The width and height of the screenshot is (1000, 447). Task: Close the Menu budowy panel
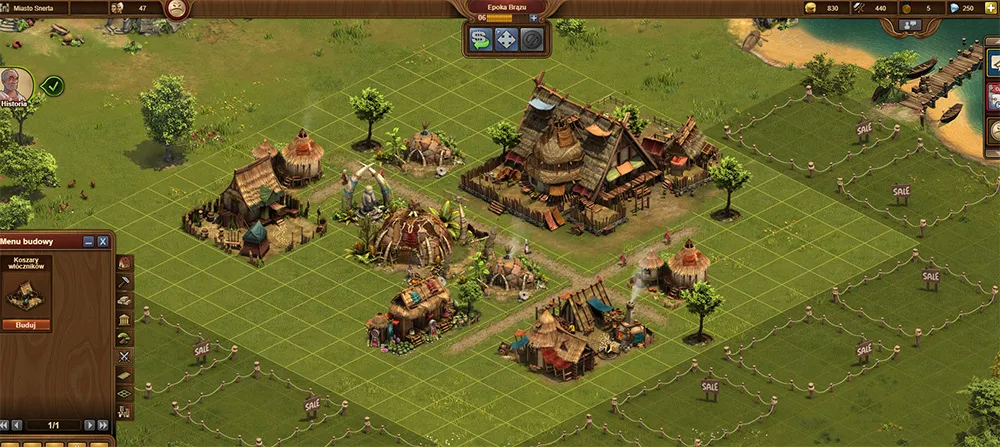pyautogui.click(x=102, y=242)
